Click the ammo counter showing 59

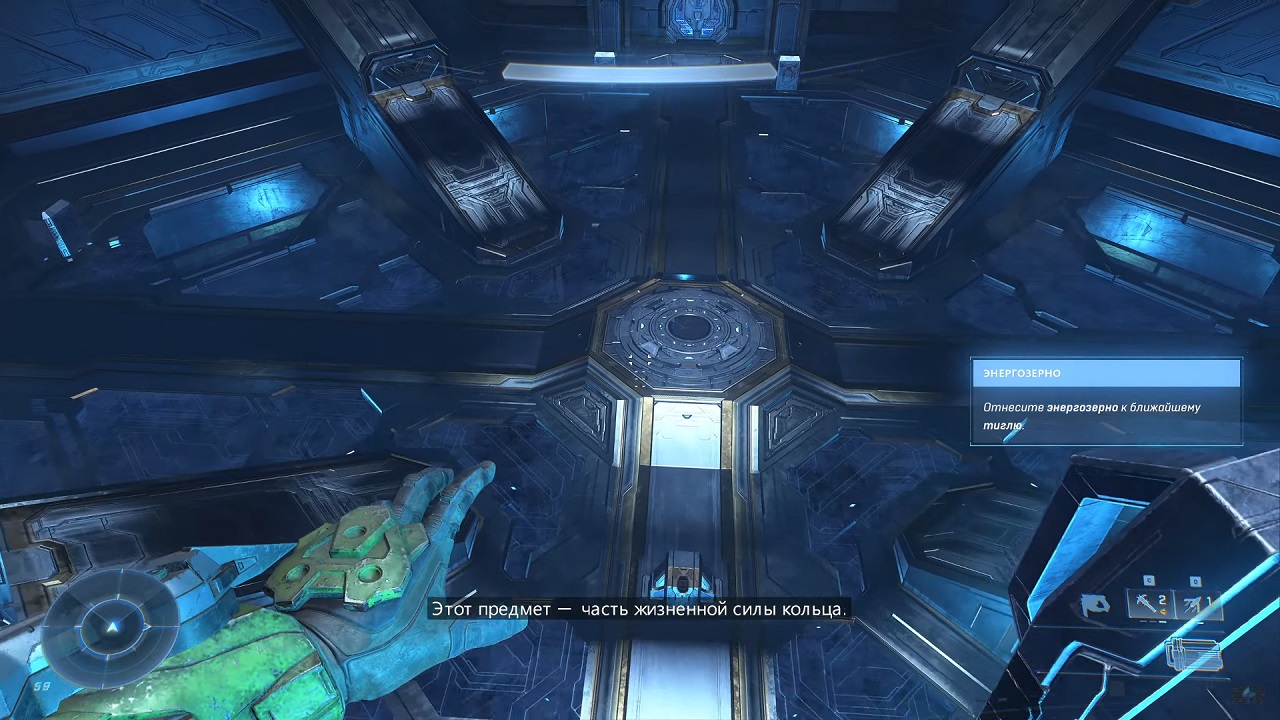(x=41, y=686)
